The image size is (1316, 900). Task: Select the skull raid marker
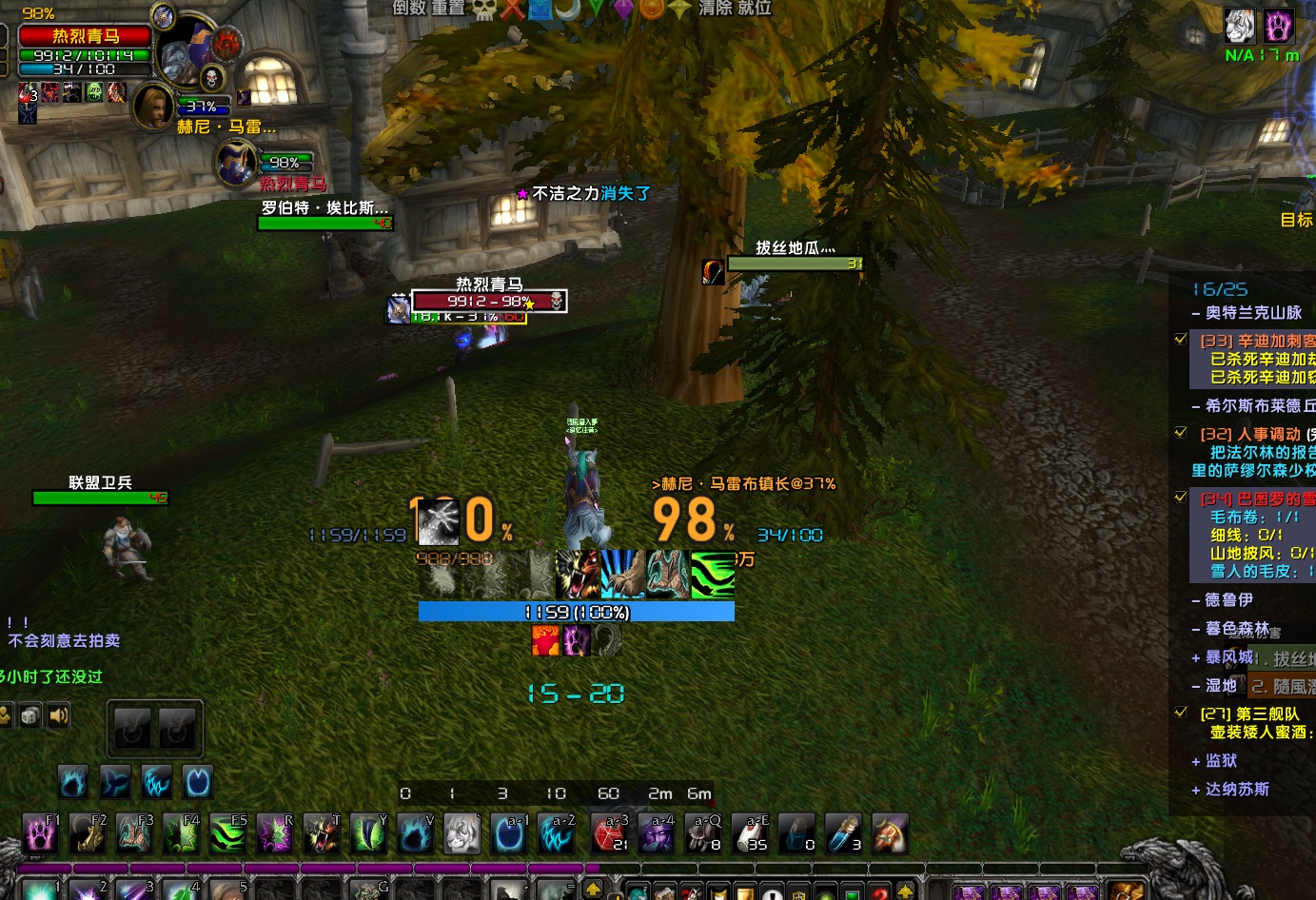[484, 9]
